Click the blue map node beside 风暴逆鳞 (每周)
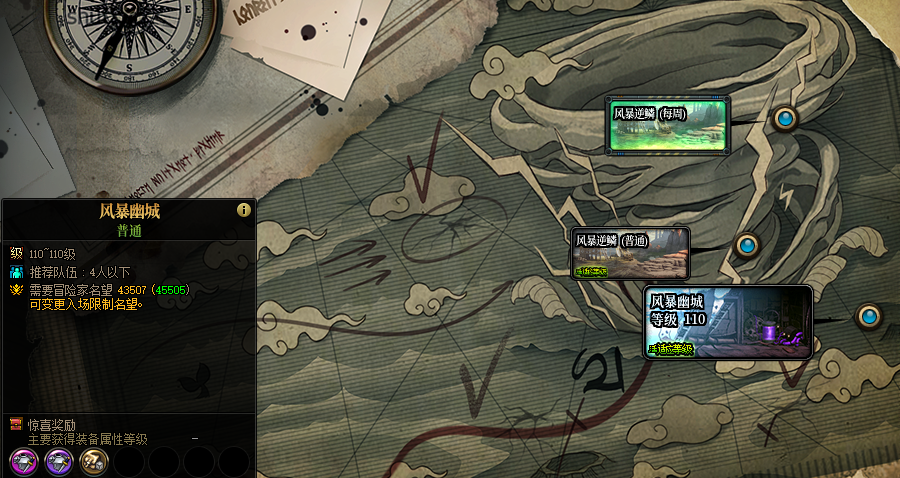Image resolution: width=900 pixels, height=478 pixels. pos(785,119)
